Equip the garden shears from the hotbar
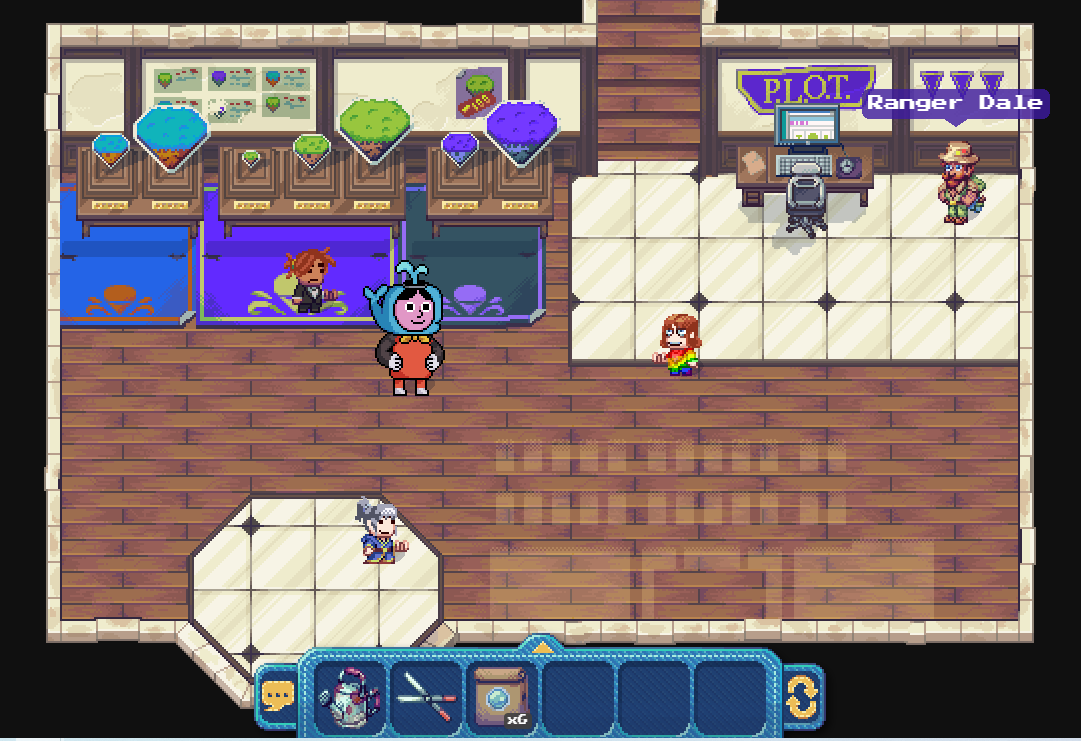The height and width of the screenshot is (741, 1081). (426, 697)
